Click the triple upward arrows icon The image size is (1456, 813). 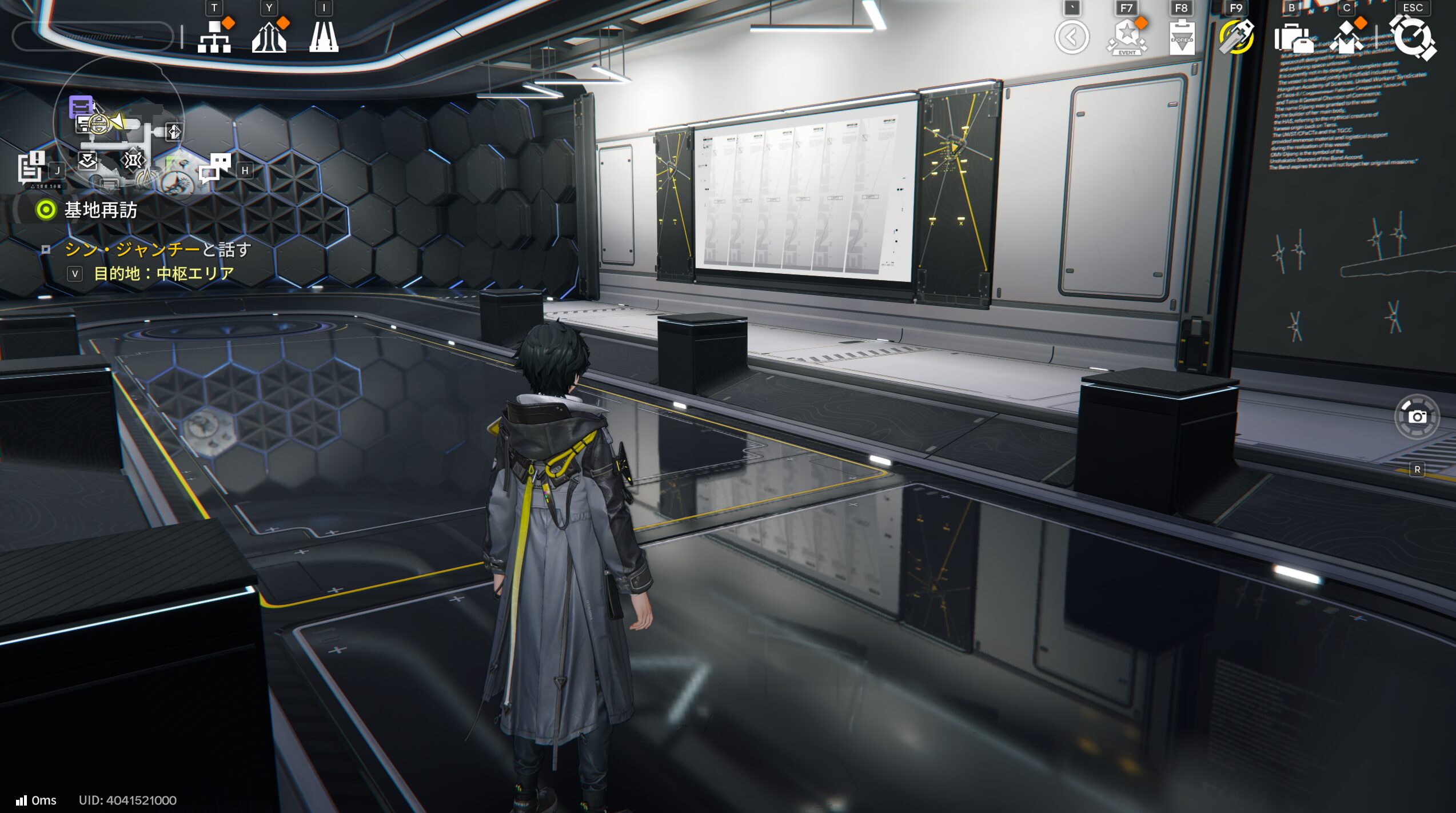coord(269,37)
